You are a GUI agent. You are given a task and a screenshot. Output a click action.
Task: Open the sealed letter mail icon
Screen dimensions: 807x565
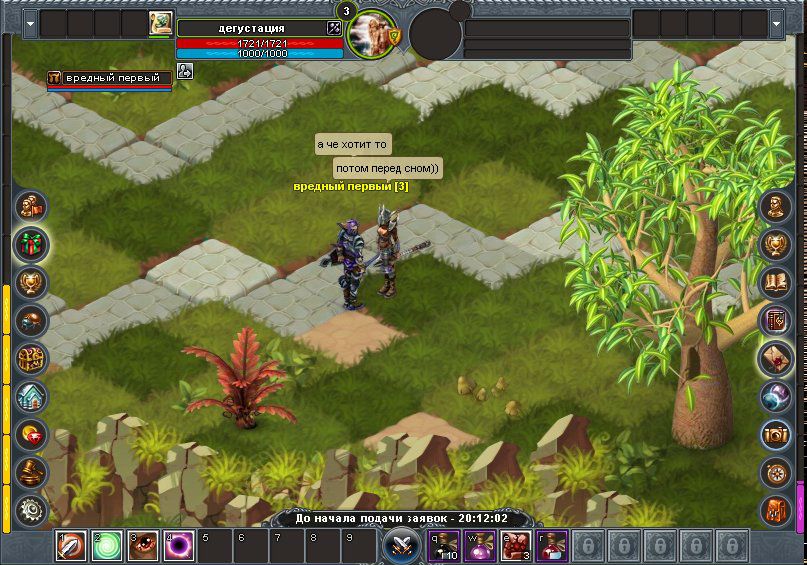point(776,358)
